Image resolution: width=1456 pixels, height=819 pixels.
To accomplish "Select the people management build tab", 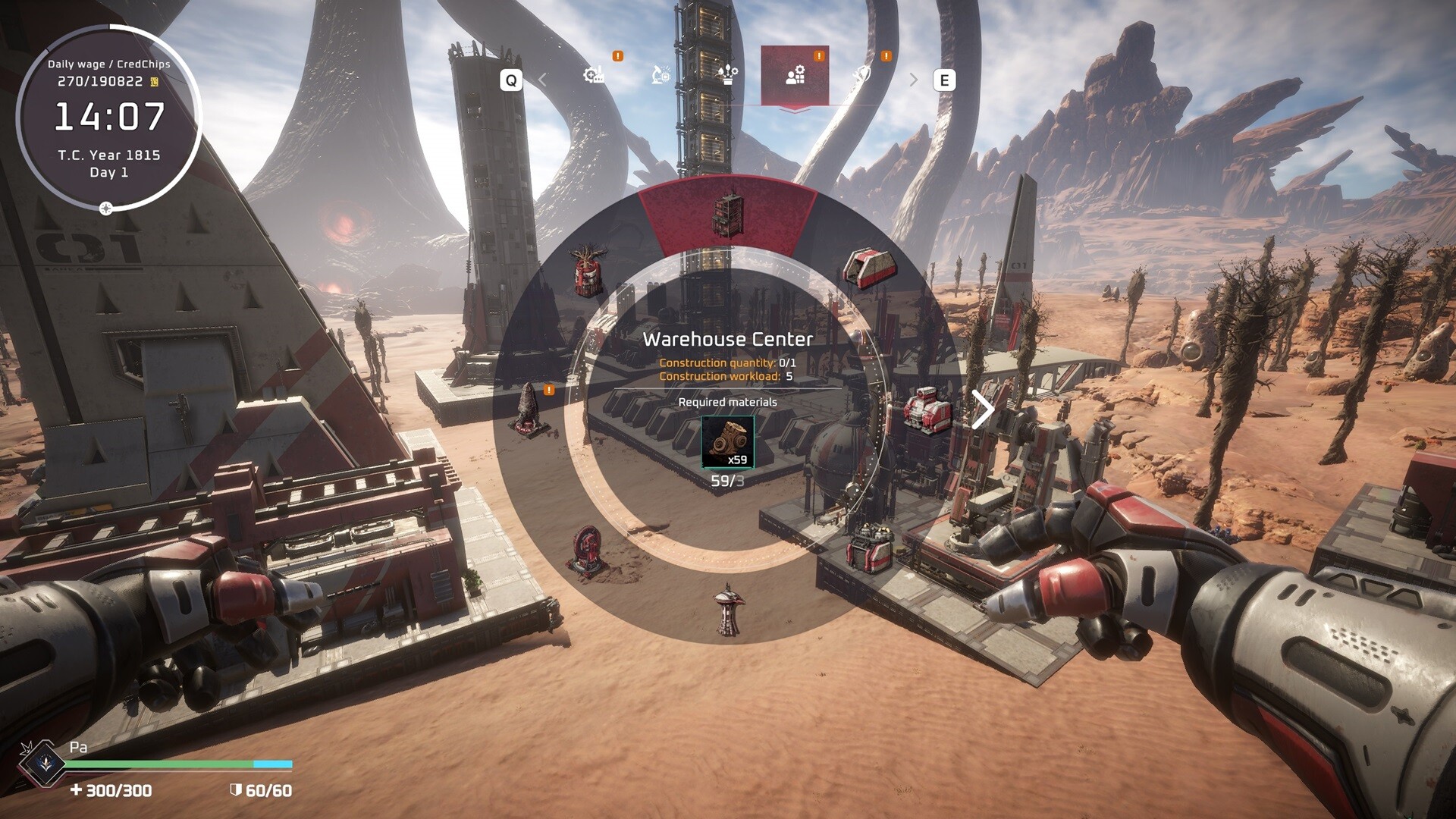I will tap(795, 75).
